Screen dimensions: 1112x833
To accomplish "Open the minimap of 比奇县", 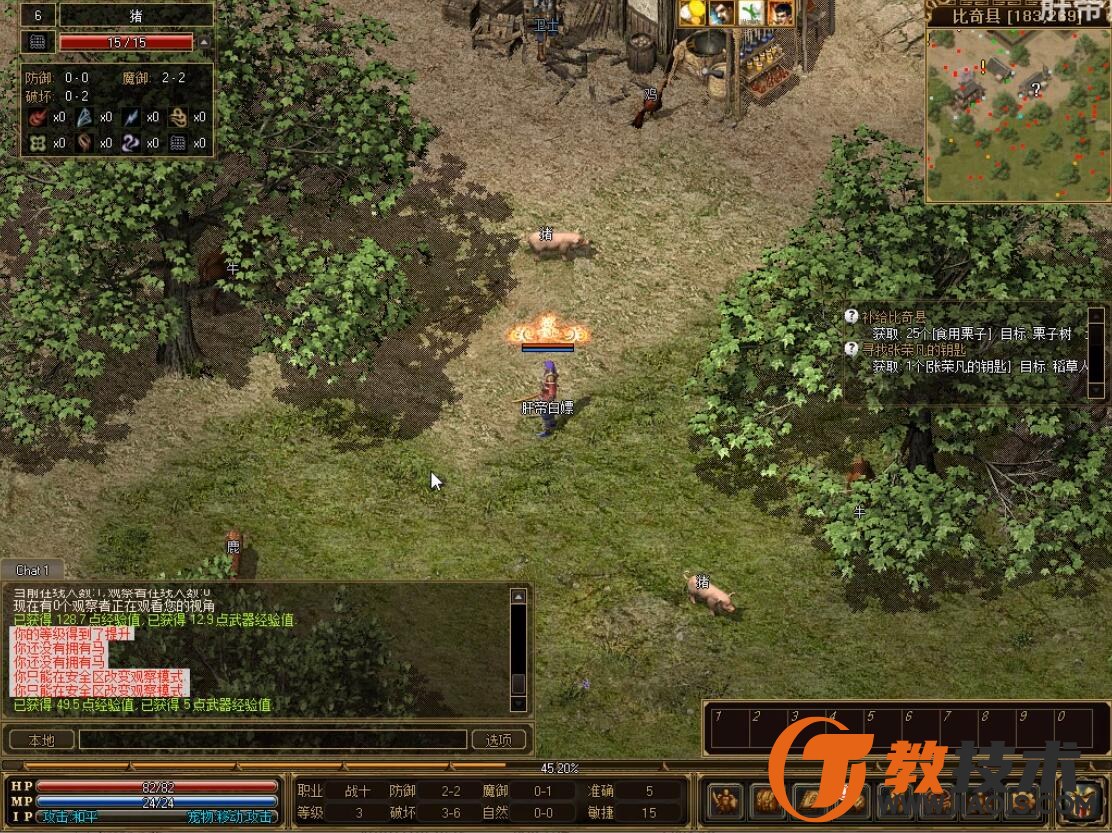I will click(x=1017, y=115).
